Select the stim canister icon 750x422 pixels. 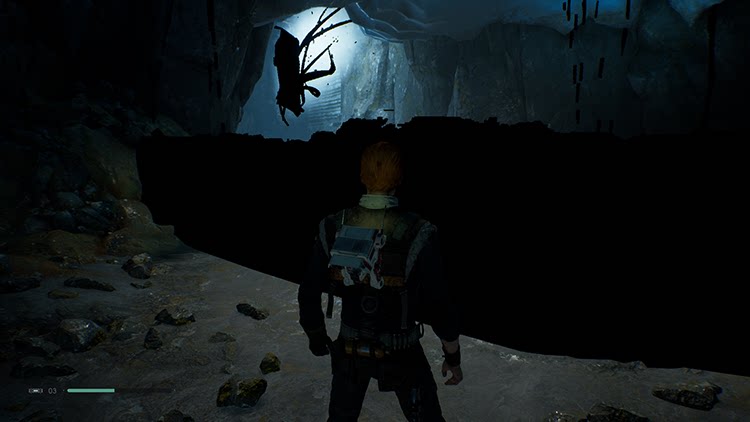(36, 390)
